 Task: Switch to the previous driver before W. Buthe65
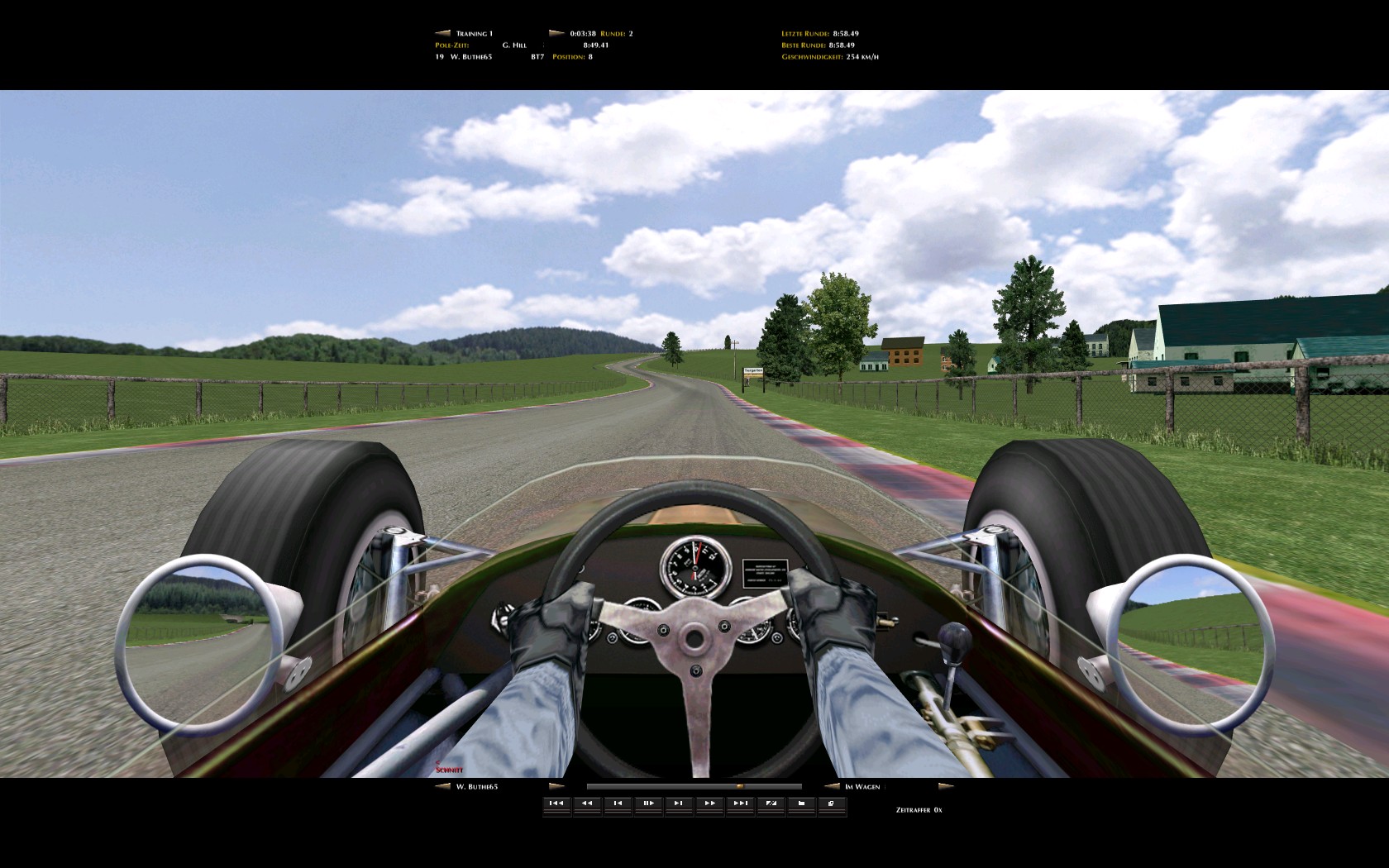(x=442, y=786)
